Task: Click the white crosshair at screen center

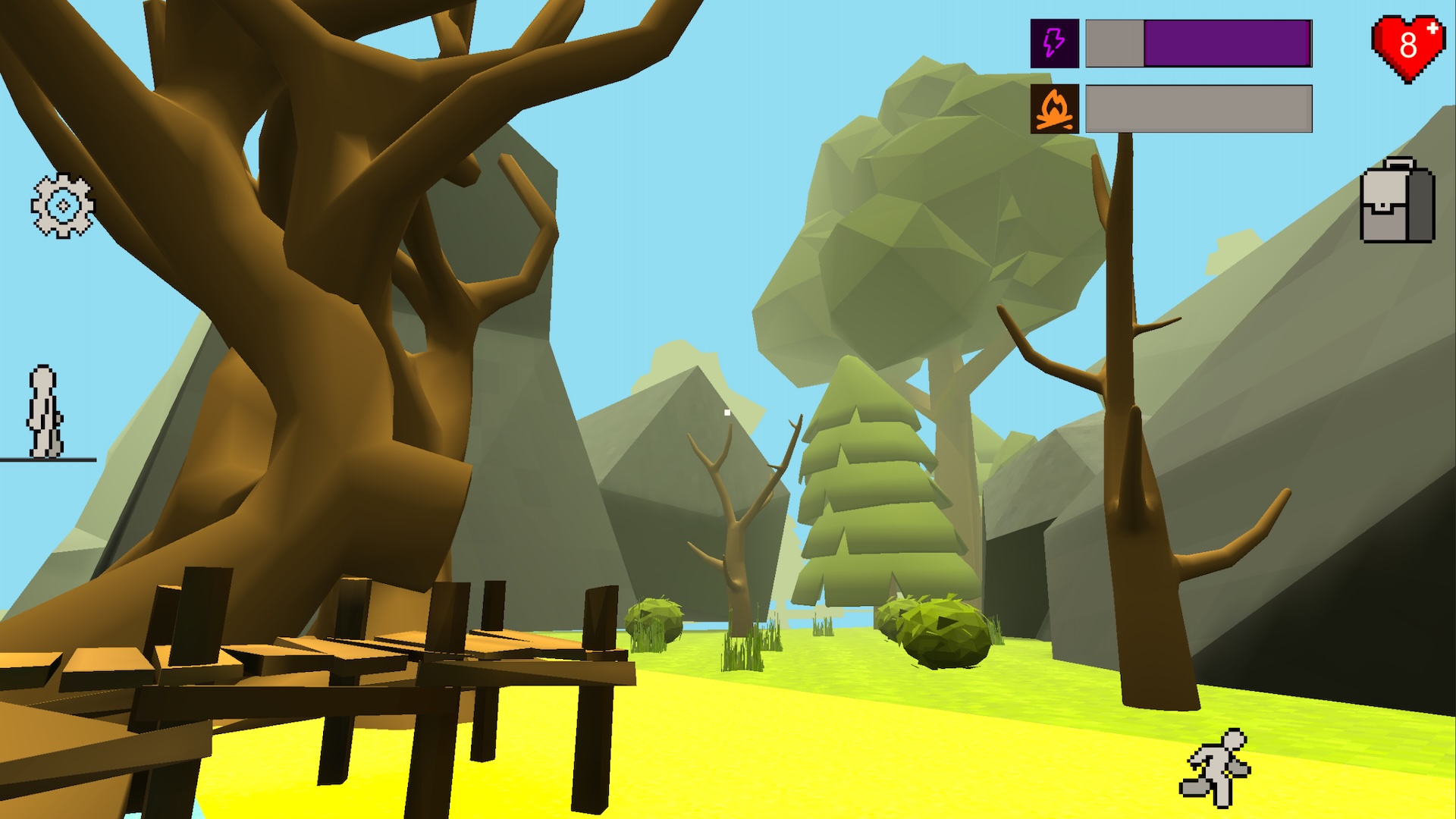Action: (x=726, y=410)
